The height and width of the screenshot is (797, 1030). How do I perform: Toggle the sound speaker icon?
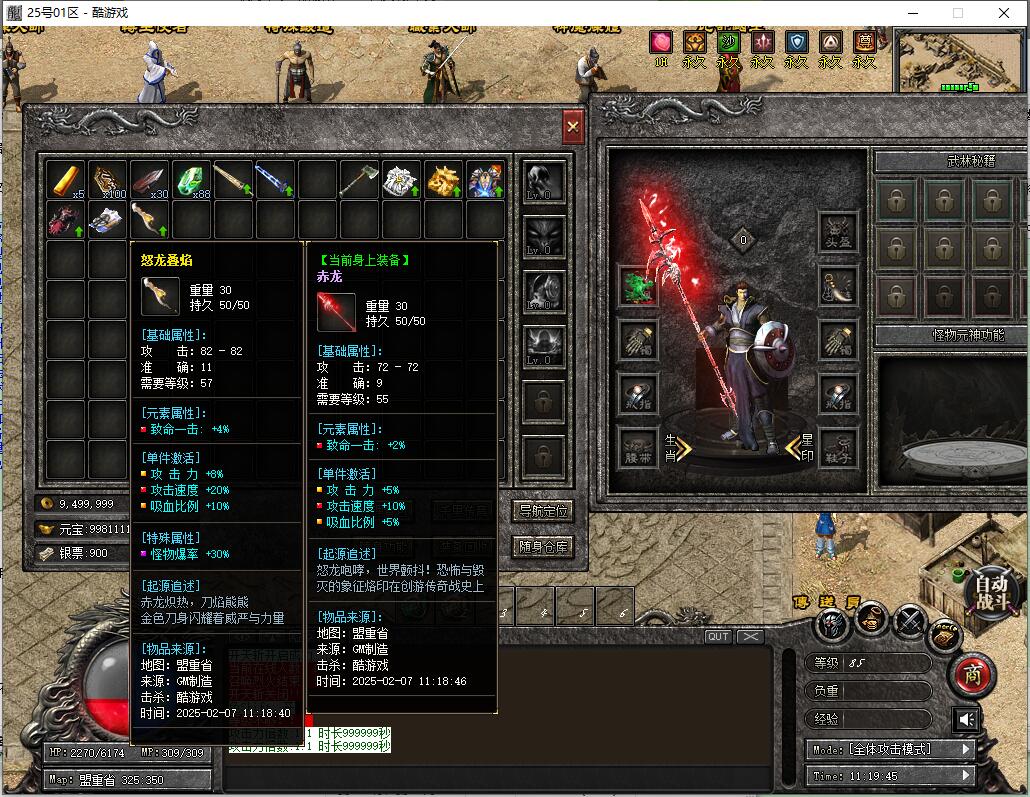pos(966,719)
